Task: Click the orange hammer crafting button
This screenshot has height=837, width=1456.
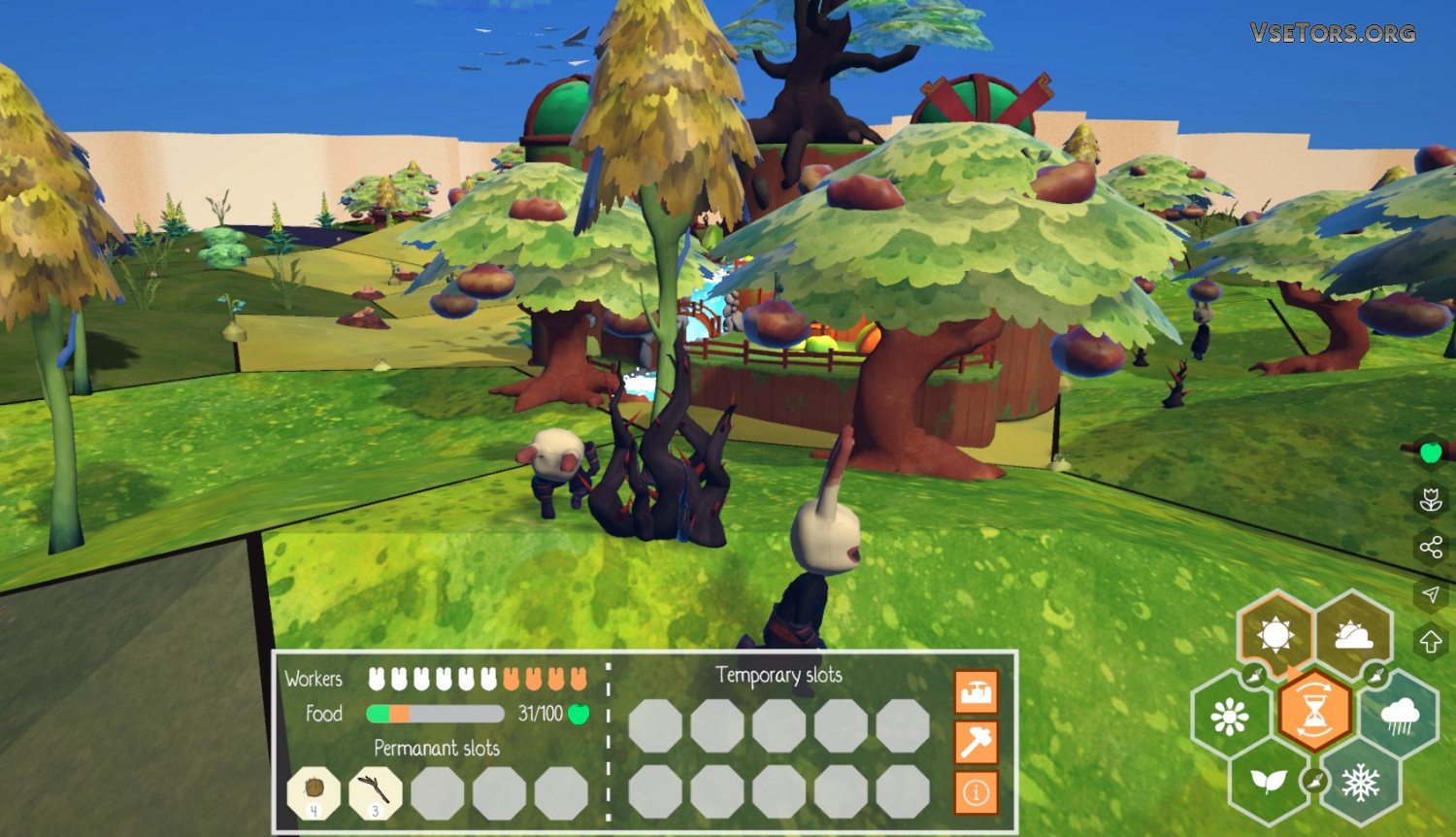Action: [x=976, y=743]
